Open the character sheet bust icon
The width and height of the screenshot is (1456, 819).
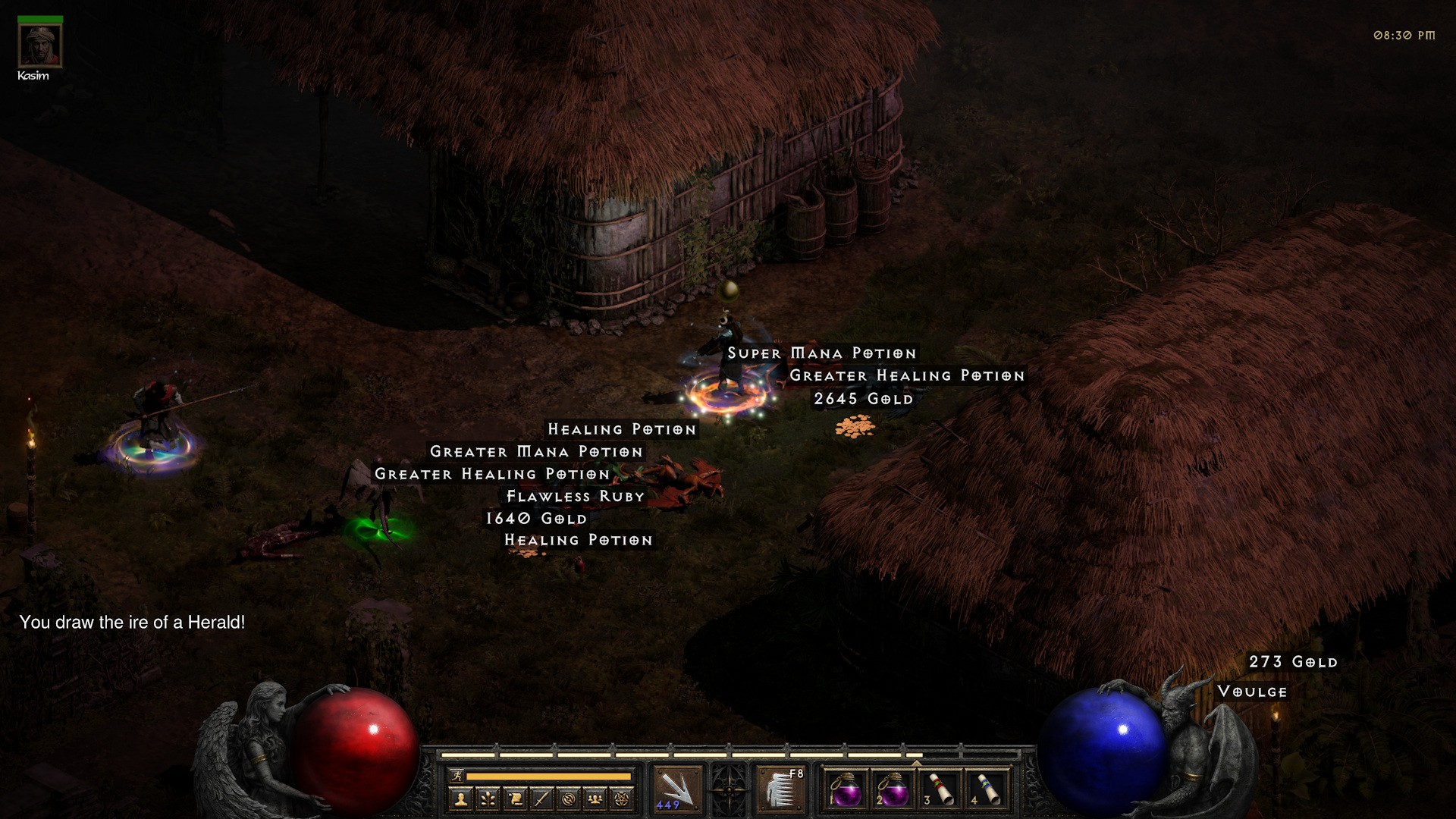pyautogui.click(x=460, y=799)
